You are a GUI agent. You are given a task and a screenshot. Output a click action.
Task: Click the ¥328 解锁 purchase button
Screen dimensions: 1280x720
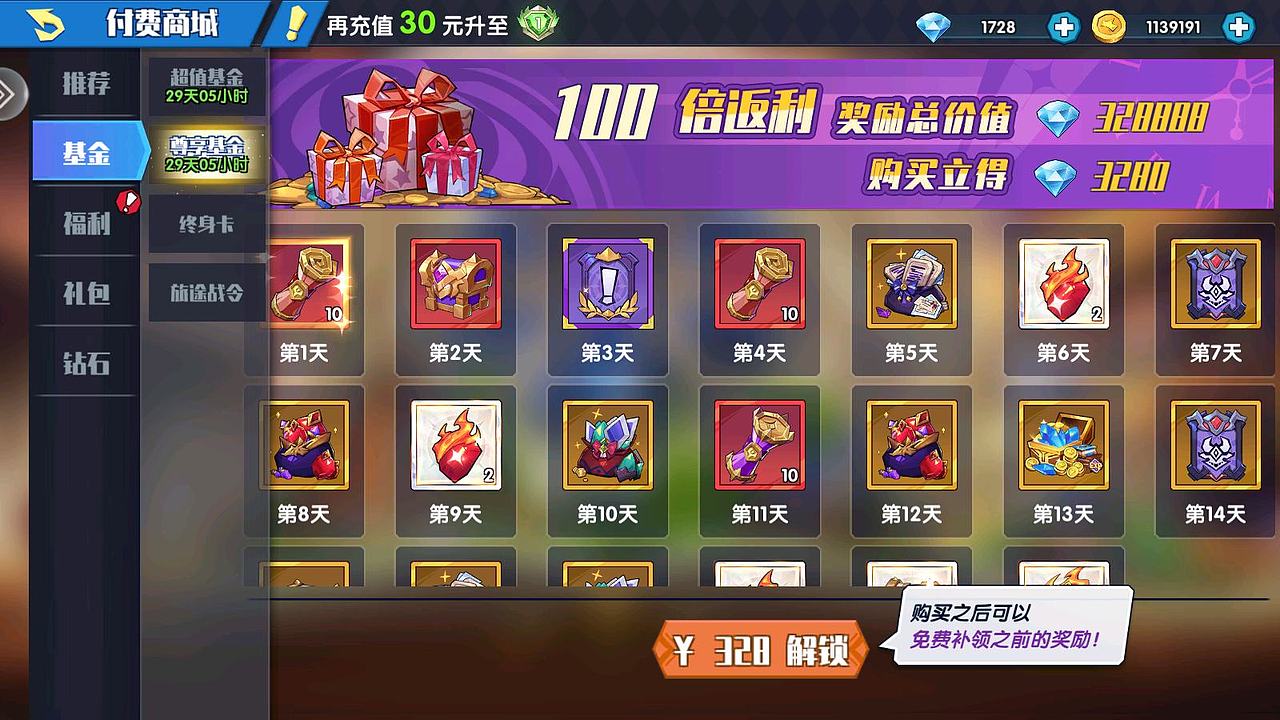[x=758, y=647]
